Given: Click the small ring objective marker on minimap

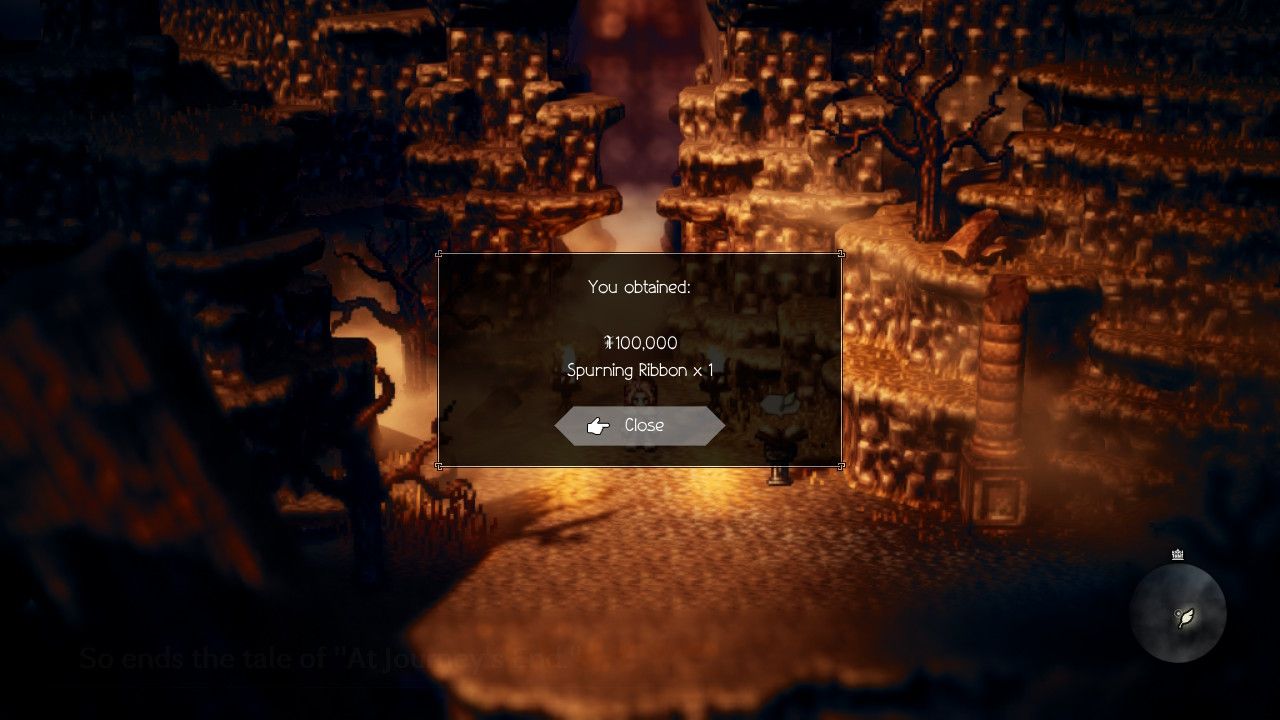Looking at the screenshot, I should tap(1178, 613).
